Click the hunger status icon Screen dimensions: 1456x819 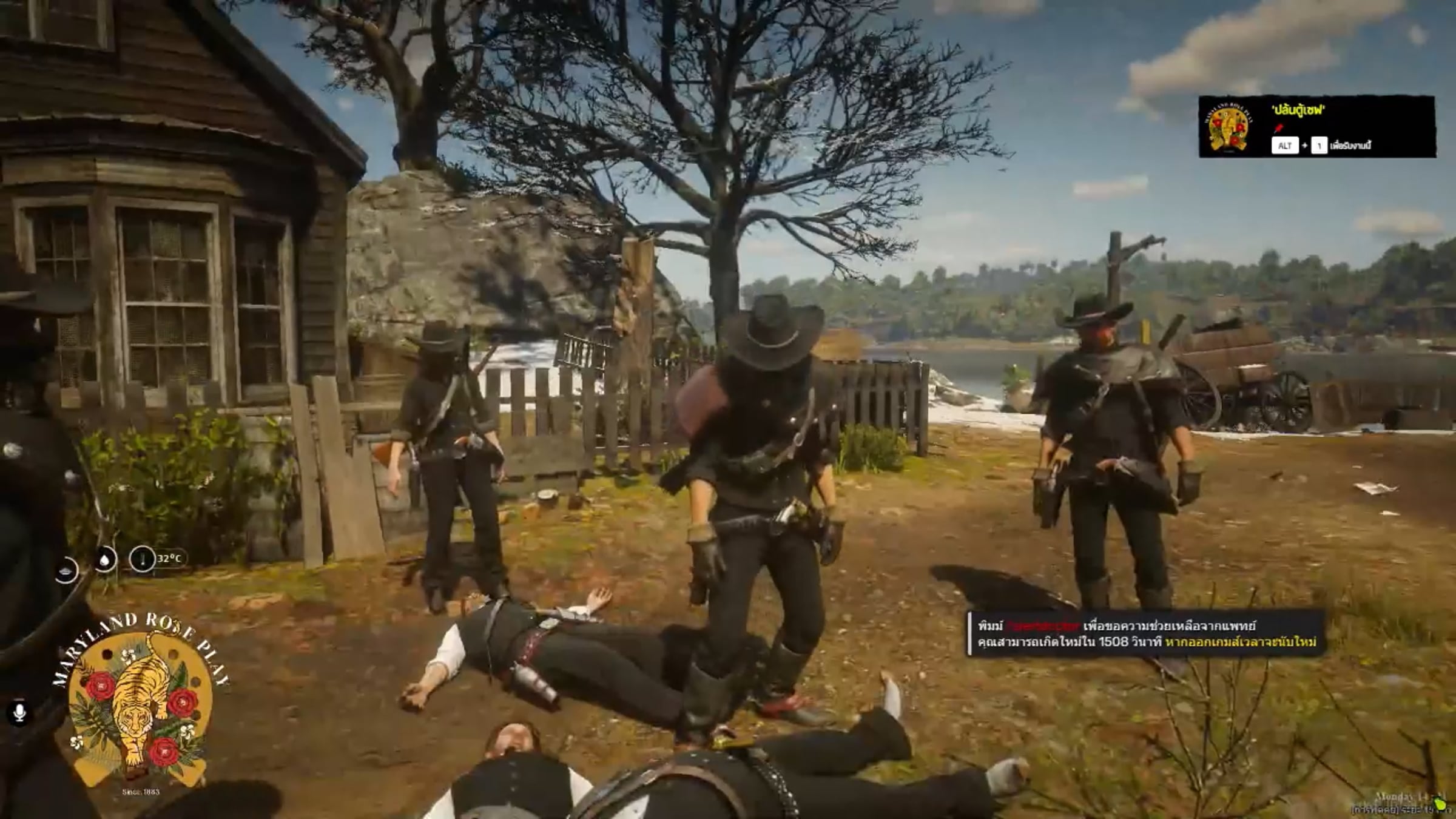[66, 571]
